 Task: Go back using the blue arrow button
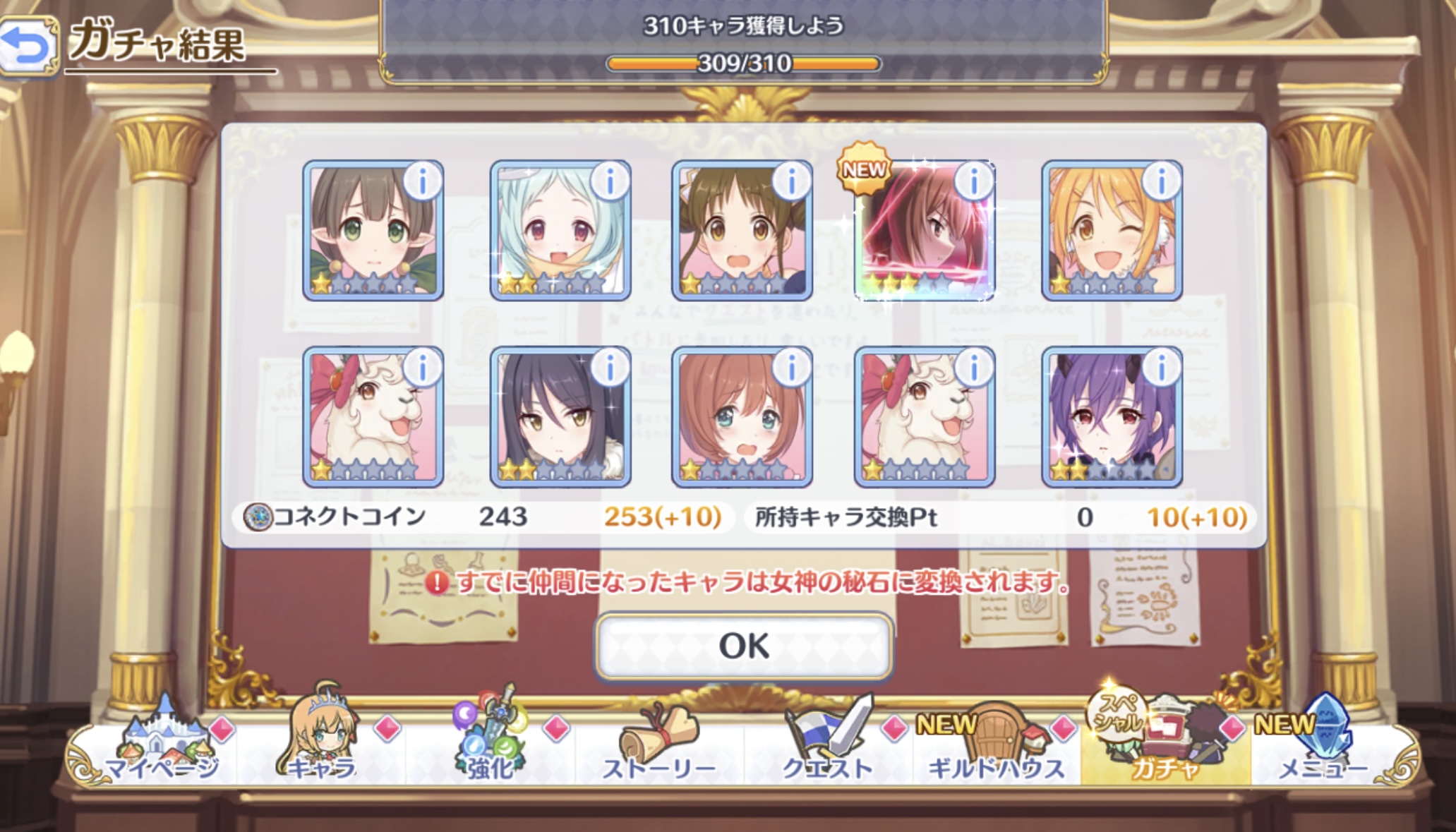(28, 47)
